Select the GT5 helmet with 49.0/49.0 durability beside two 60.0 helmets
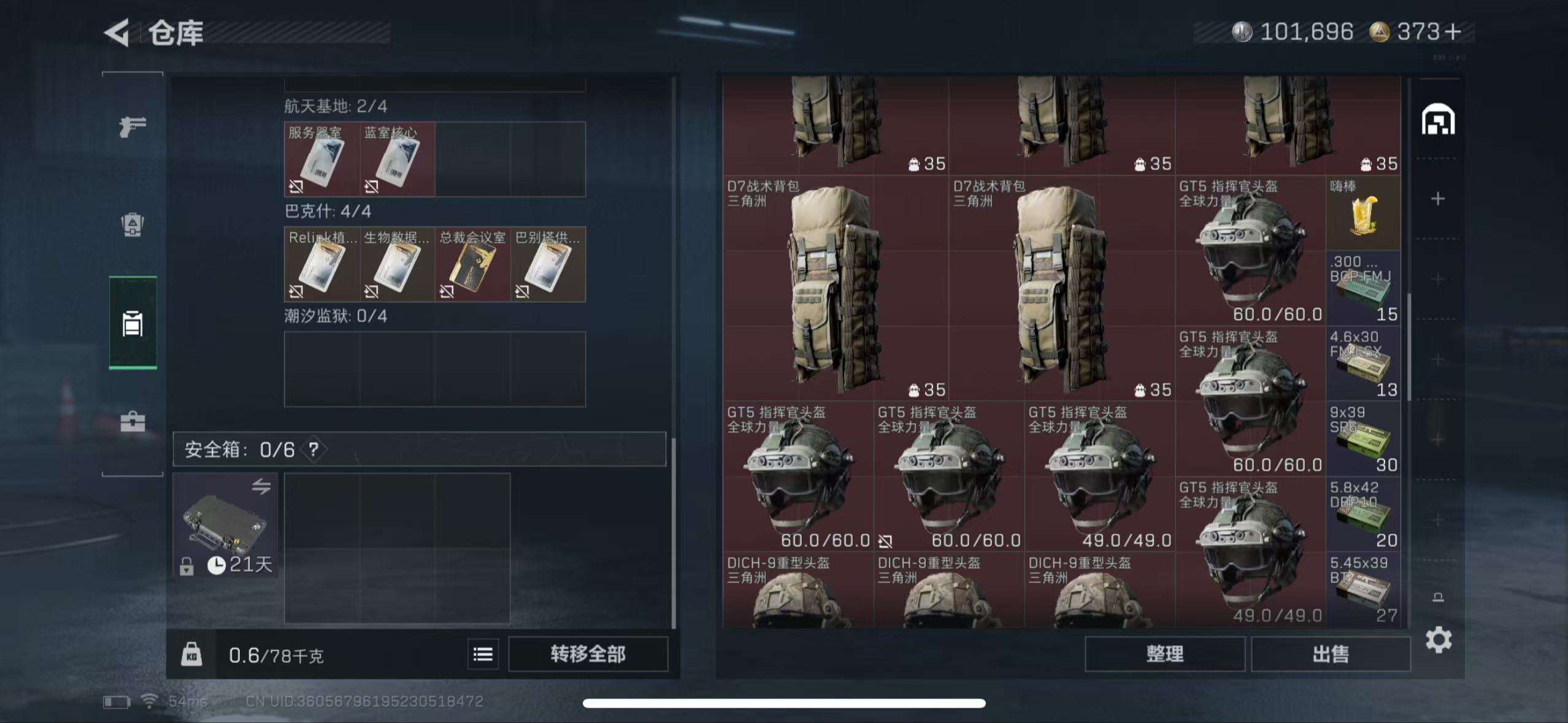Viewport: 1568px width, 723px height. pyautogui.click(x=1099, y=477)
